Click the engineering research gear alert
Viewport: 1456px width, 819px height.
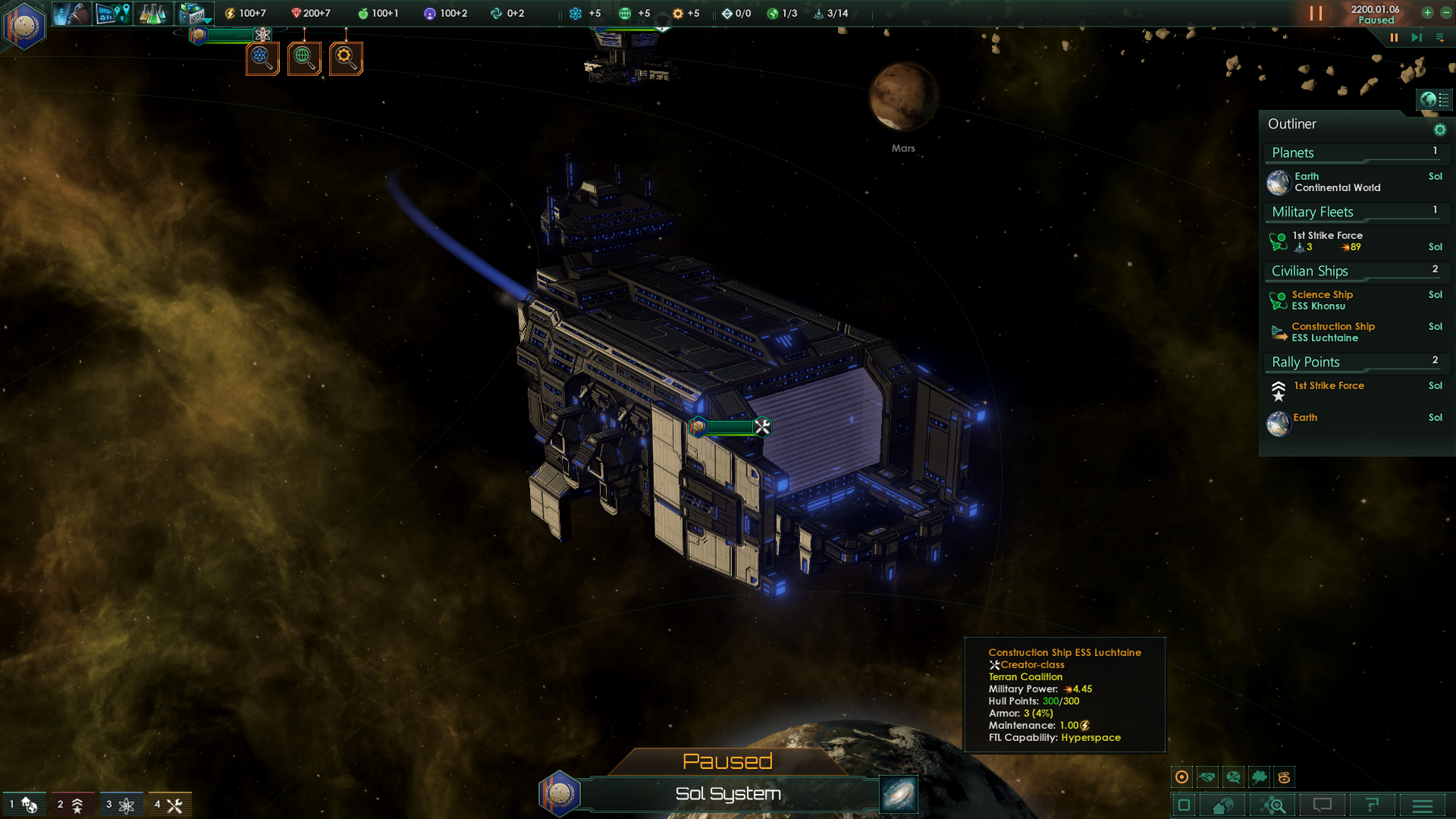(346, 58)
